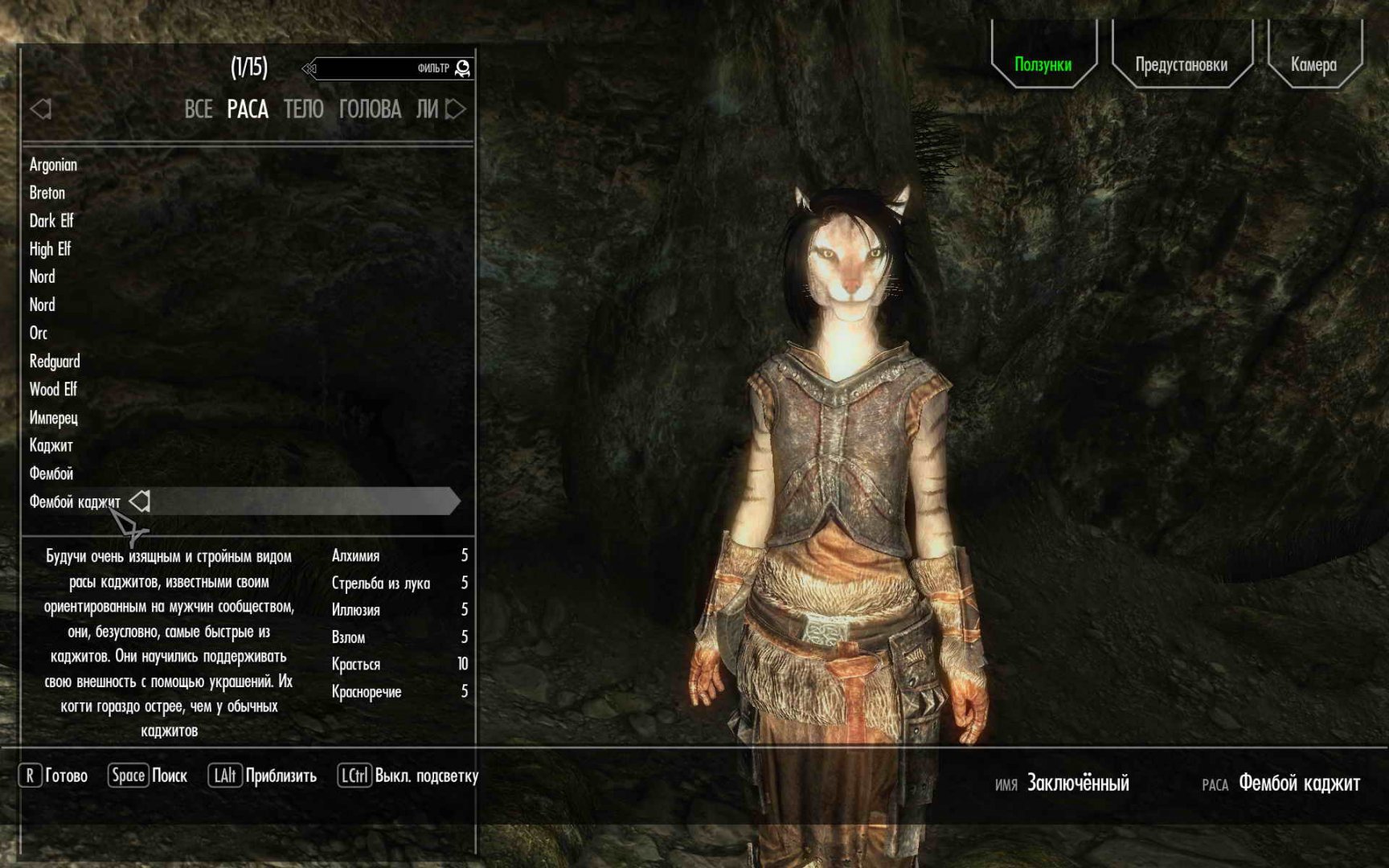
Task: Click the ФИЛЬТР search field
Action: coord(386,68)
